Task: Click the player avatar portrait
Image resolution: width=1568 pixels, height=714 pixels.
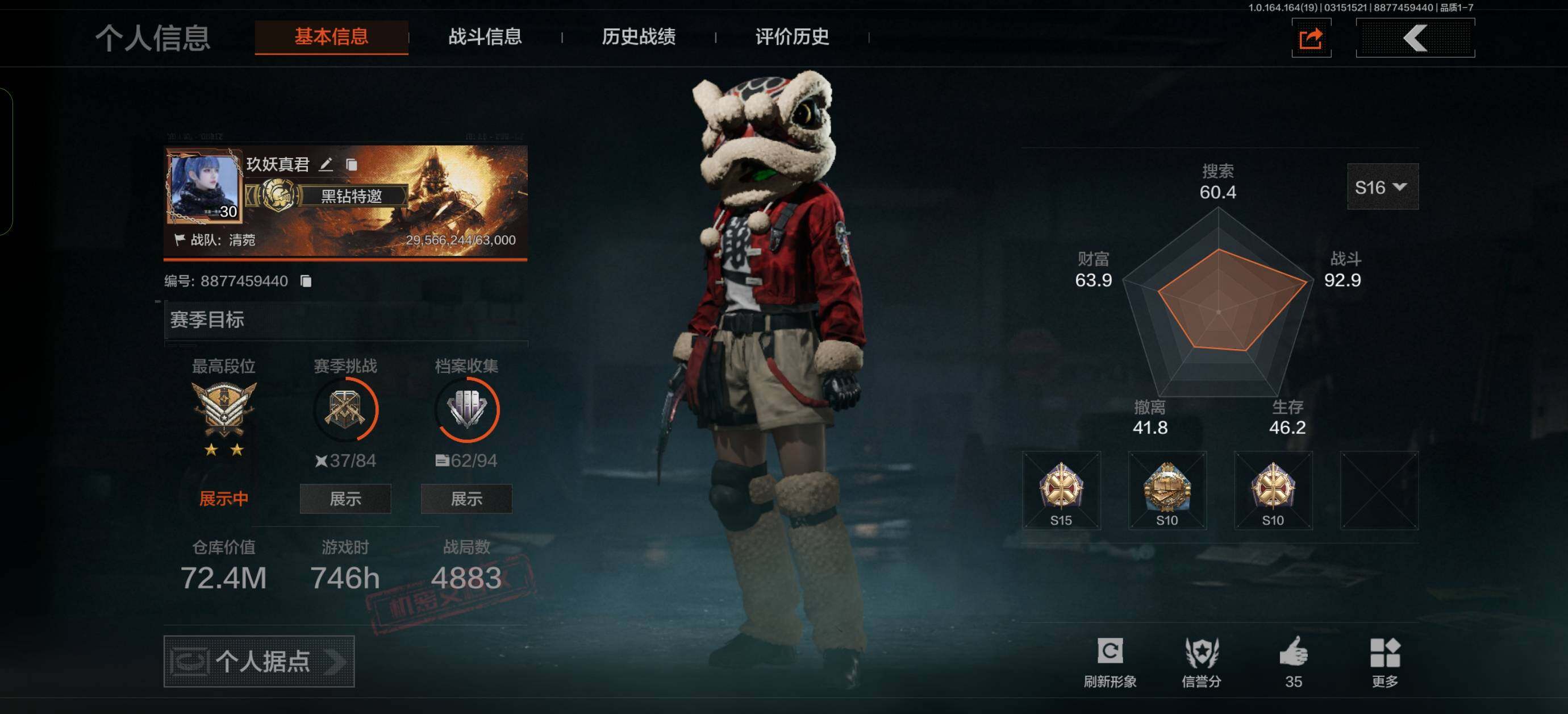Action: tap(205, 187)
